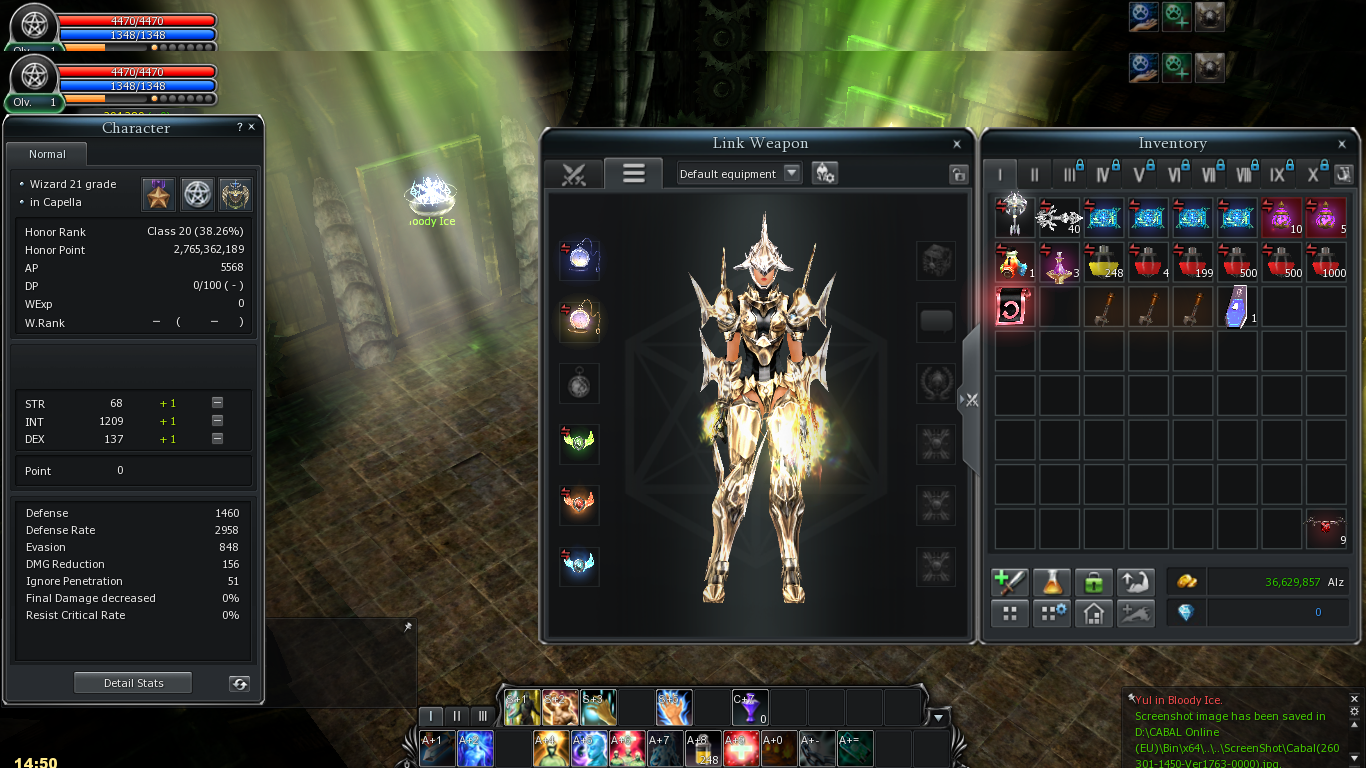1366x768 pixels.
Task: Select the yellow potion stack of 248
Action: 1103,261
